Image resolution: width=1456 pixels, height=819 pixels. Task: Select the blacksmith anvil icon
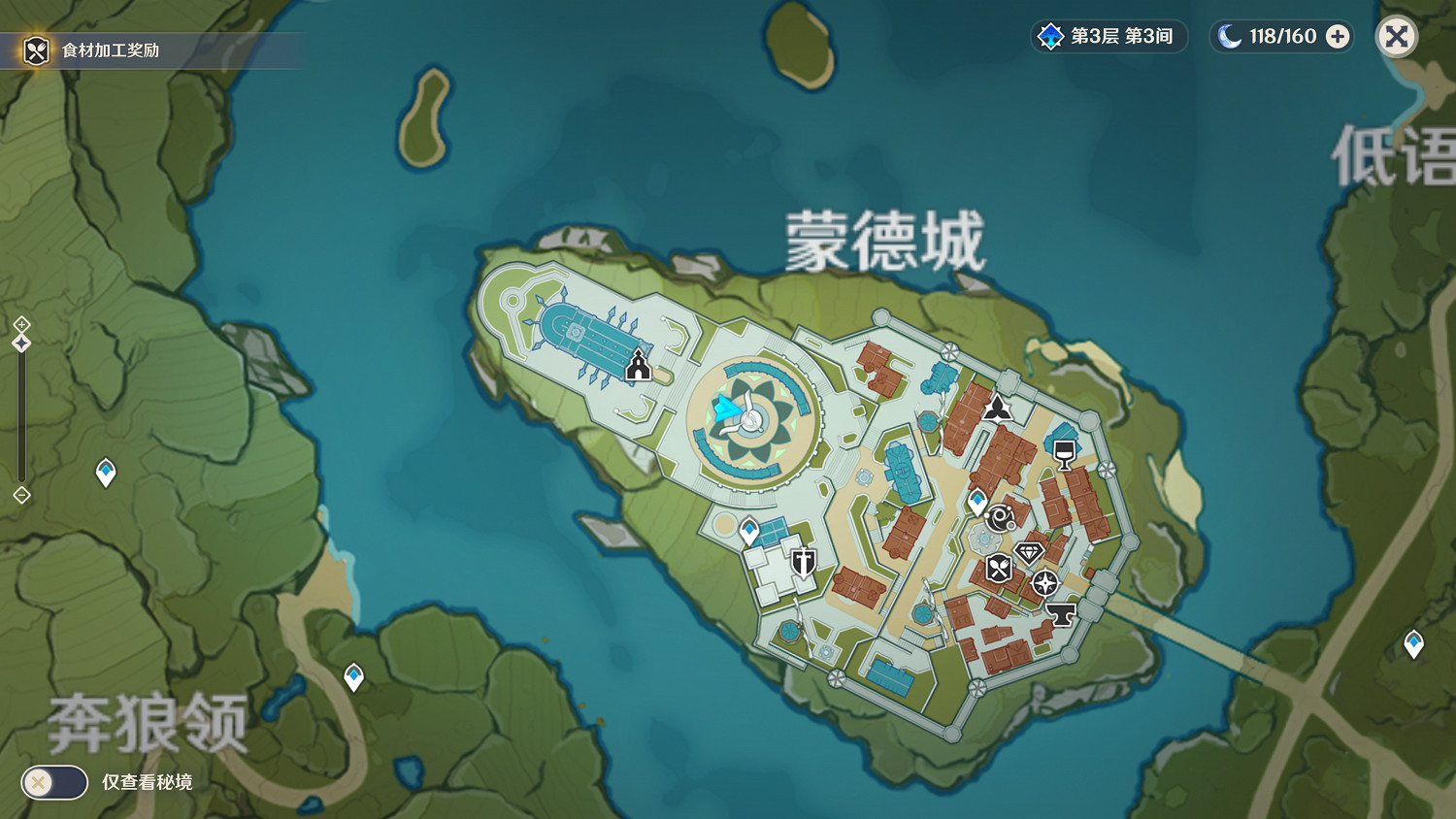click(1061, 612)
